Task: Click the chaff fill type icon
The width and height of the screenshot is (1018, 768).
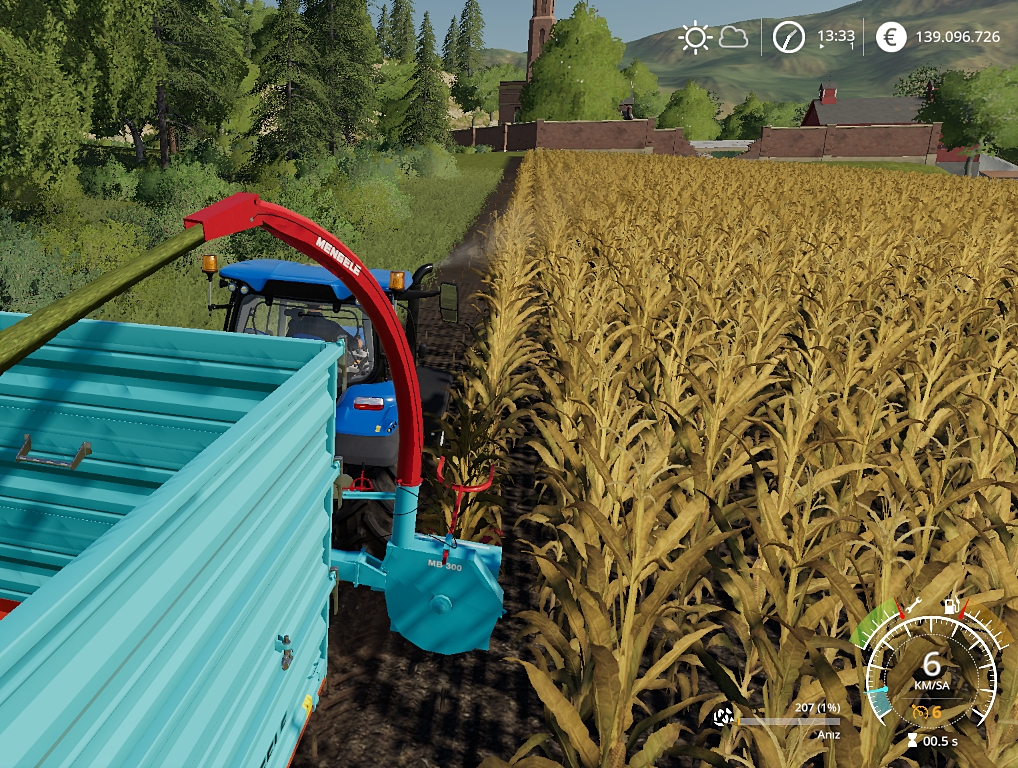Action: point(723,716)
